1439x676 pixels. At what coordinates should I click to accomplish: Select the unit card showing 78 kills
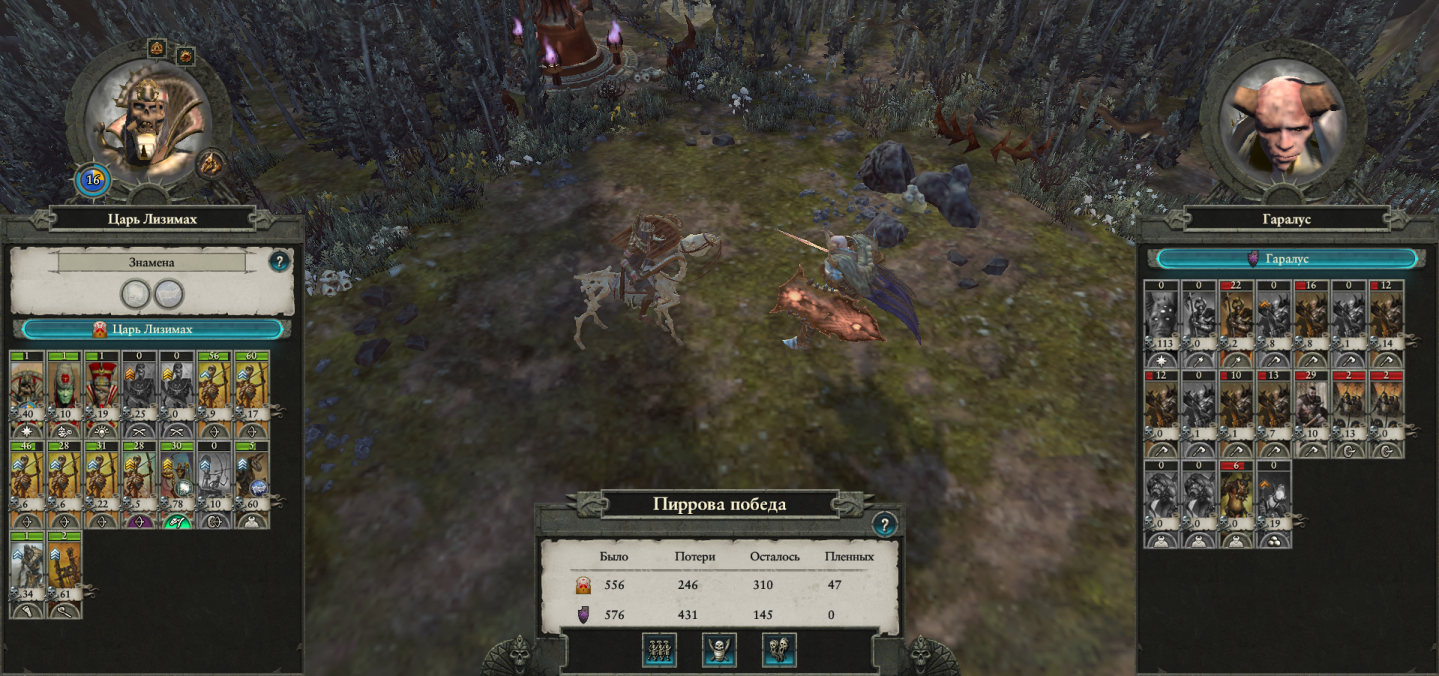[x=177, y=482]
